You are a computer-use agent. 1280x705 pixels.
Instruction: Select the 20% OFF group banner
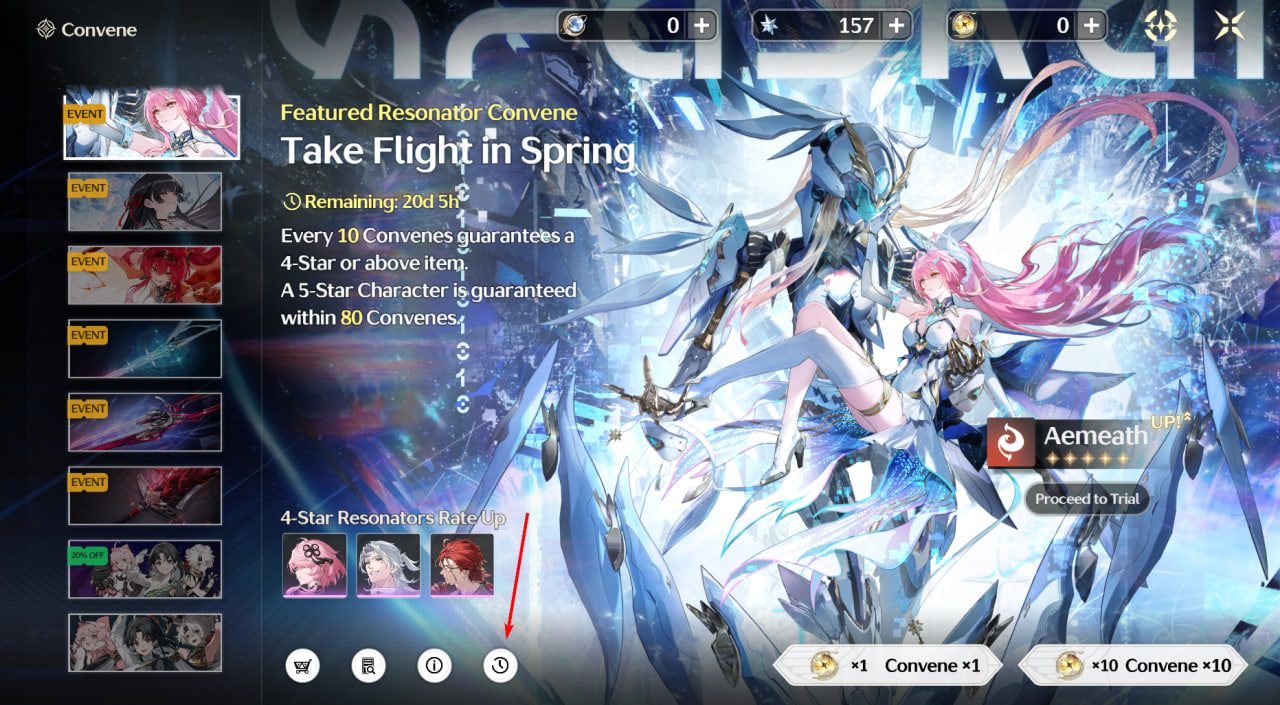(x=145, y=569)
